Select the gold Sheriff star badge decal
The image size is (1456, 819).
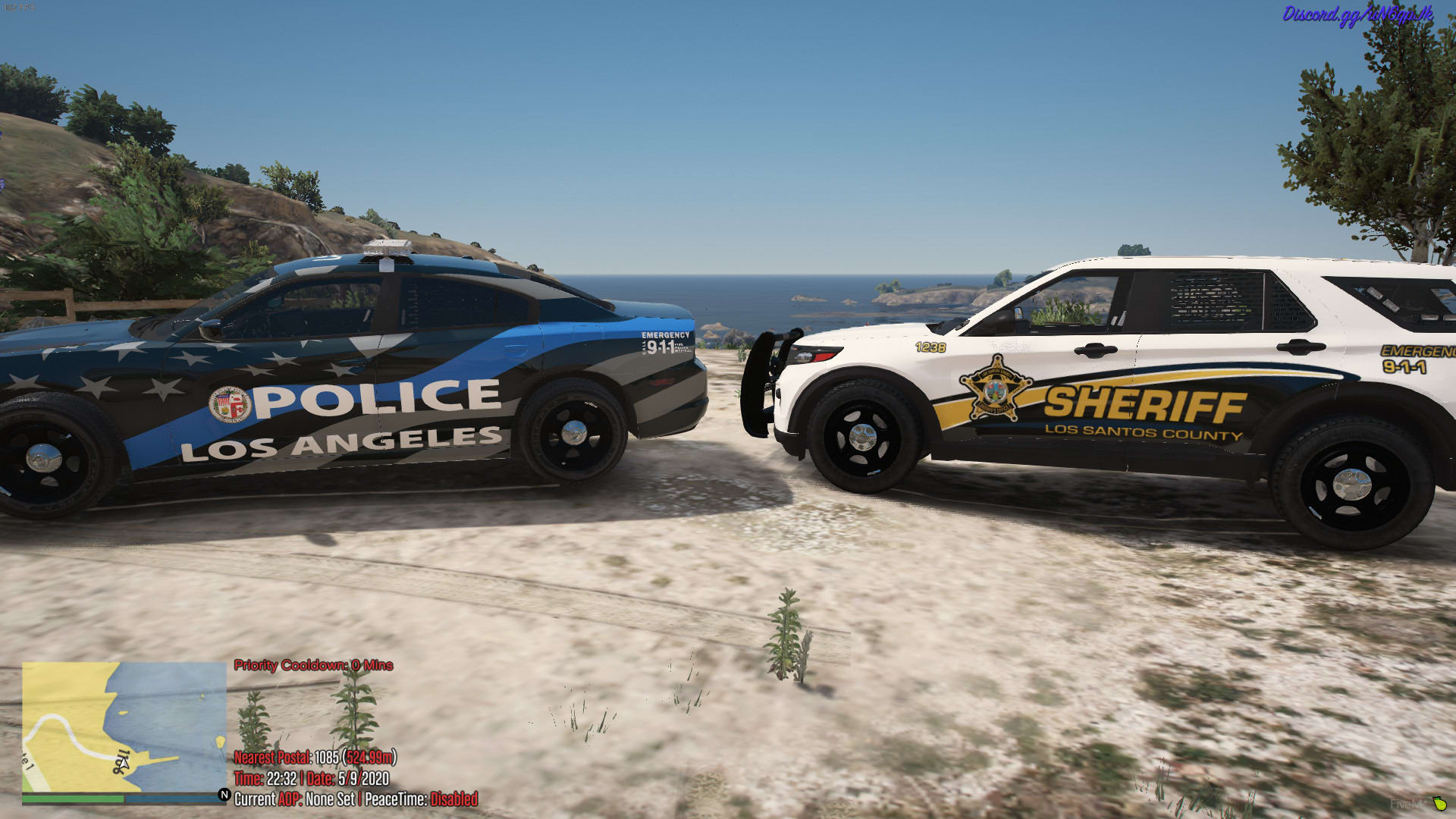997,388
